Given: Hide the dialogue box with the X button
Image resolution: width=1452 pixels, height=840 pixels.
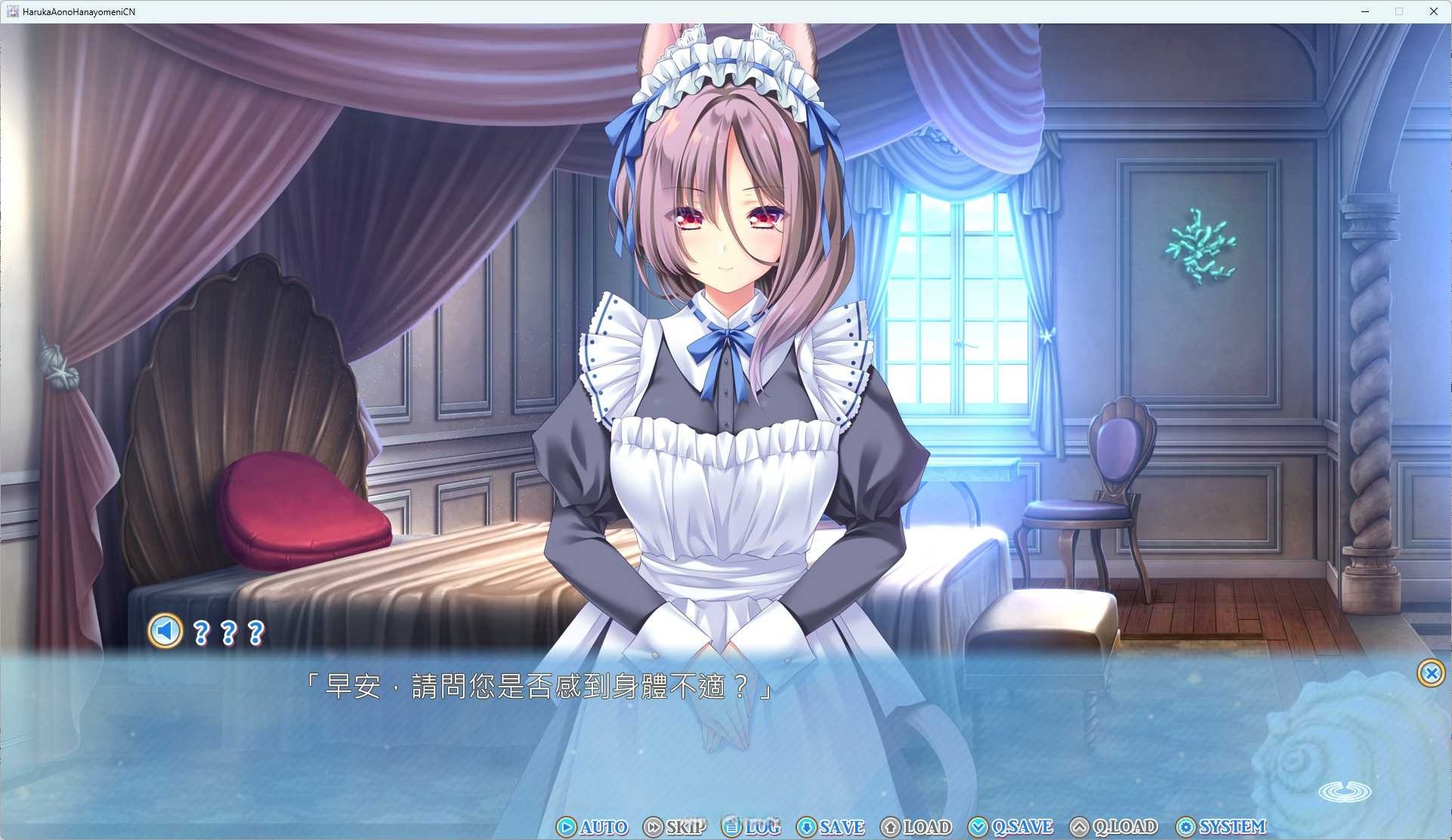Looking at the screenshot, I should tap(1431, 673).
